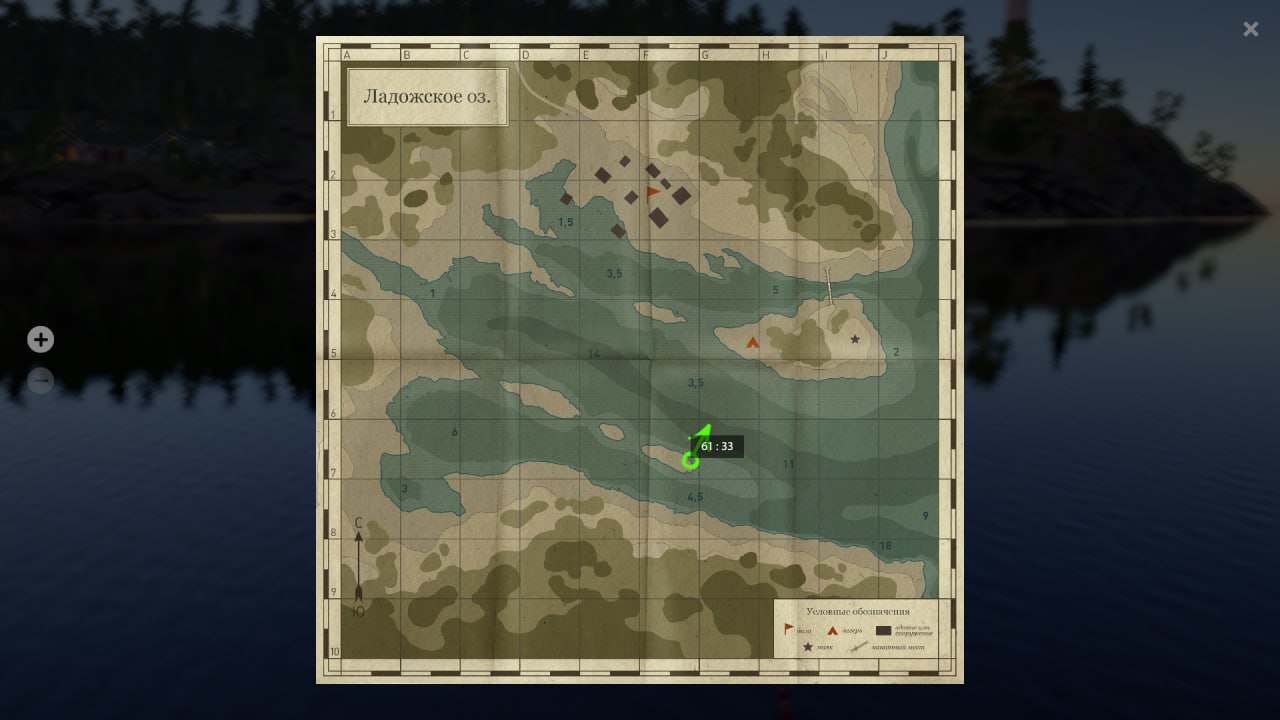Zoom out the map with minus button
The height and width of the screenshot is (720, 1280).
(x=40, y=381)
